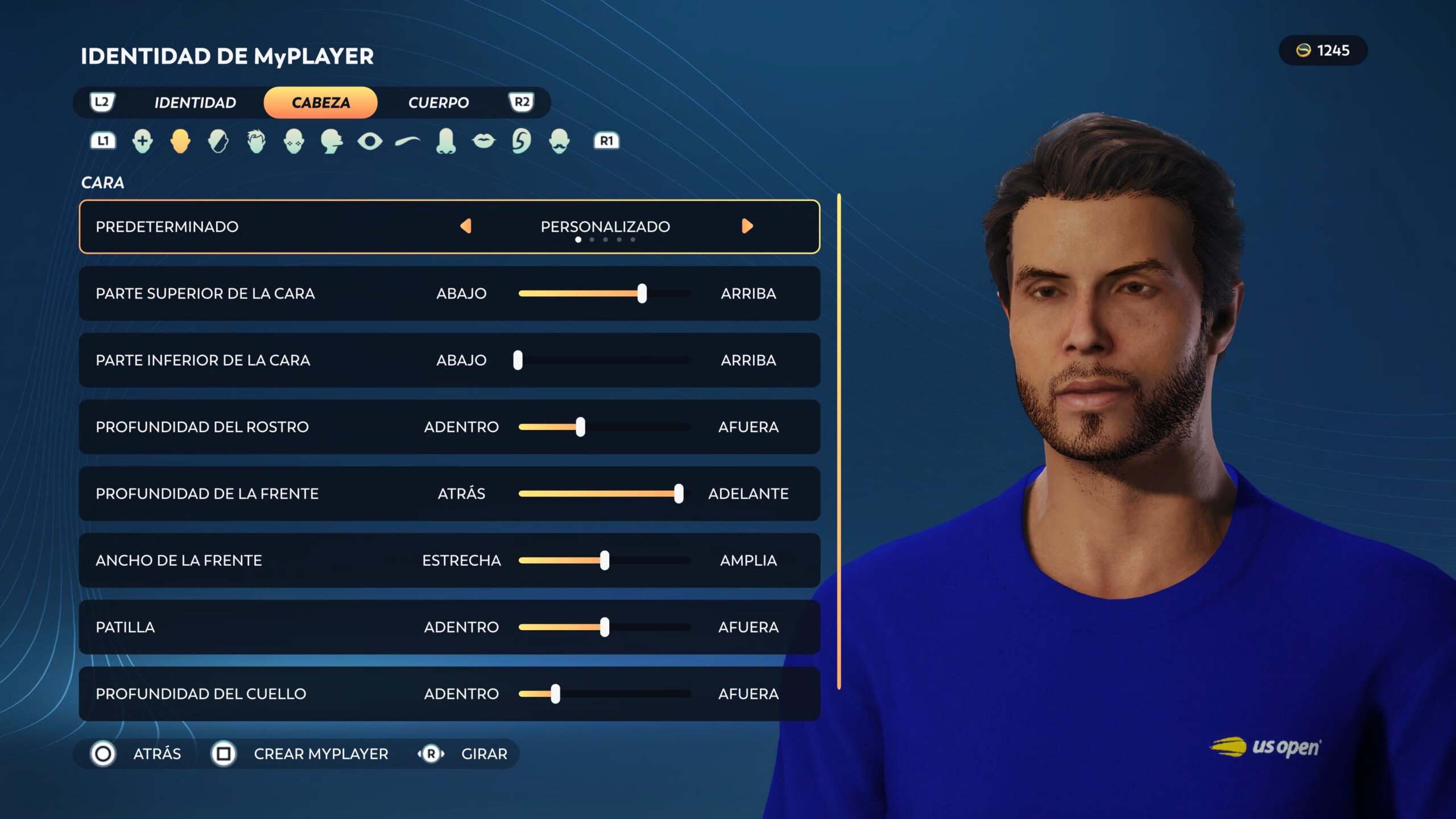This screenshot has height=819, width=1456.
Task: Adjust the PARTE SUPERIOR DE LA CARA slider
Action: click(642, 293)
